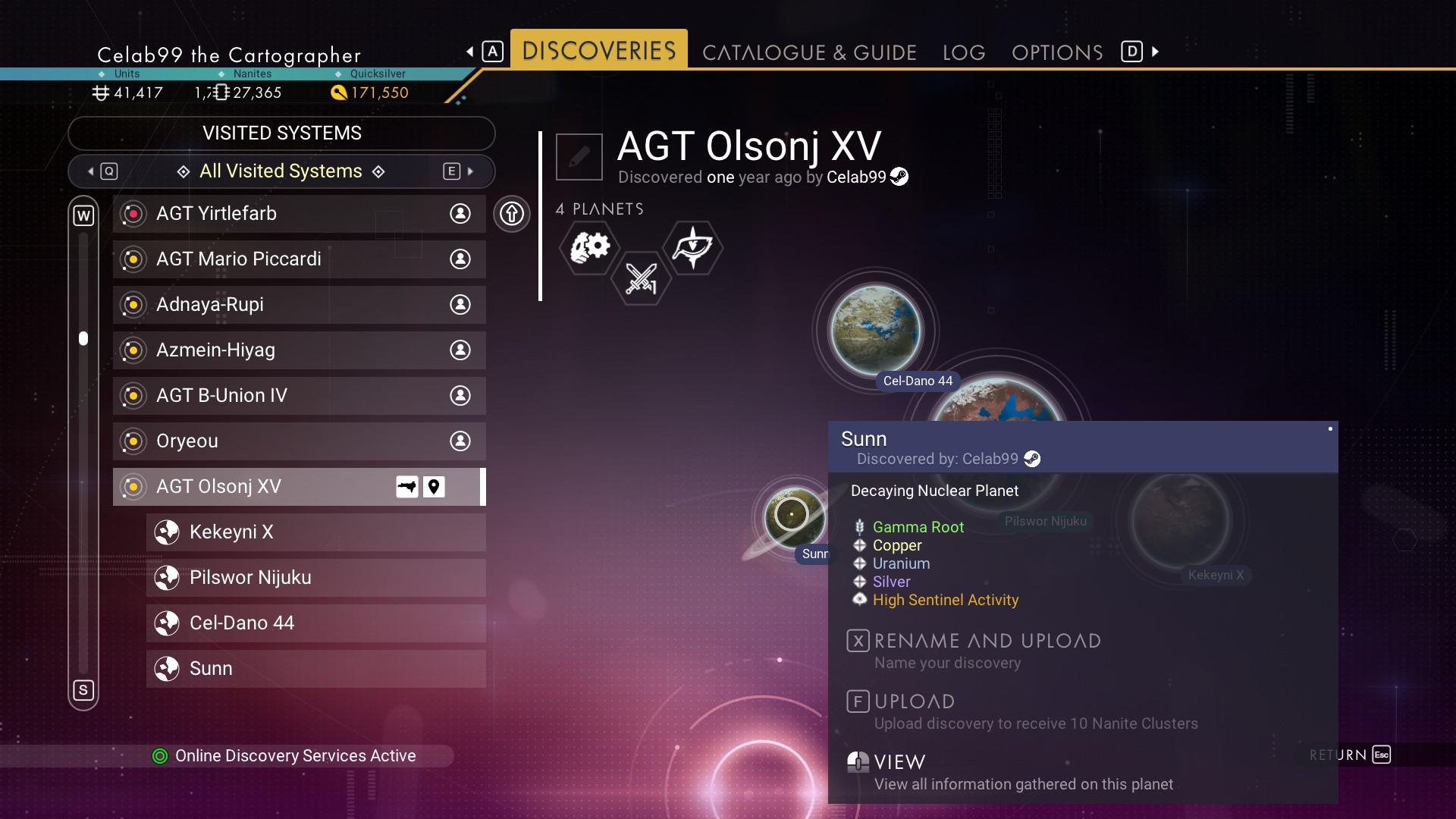This screenshot has width=1456, height=819.
Task: Select planet Kekeyni X in the list
Action: [315, 532]
